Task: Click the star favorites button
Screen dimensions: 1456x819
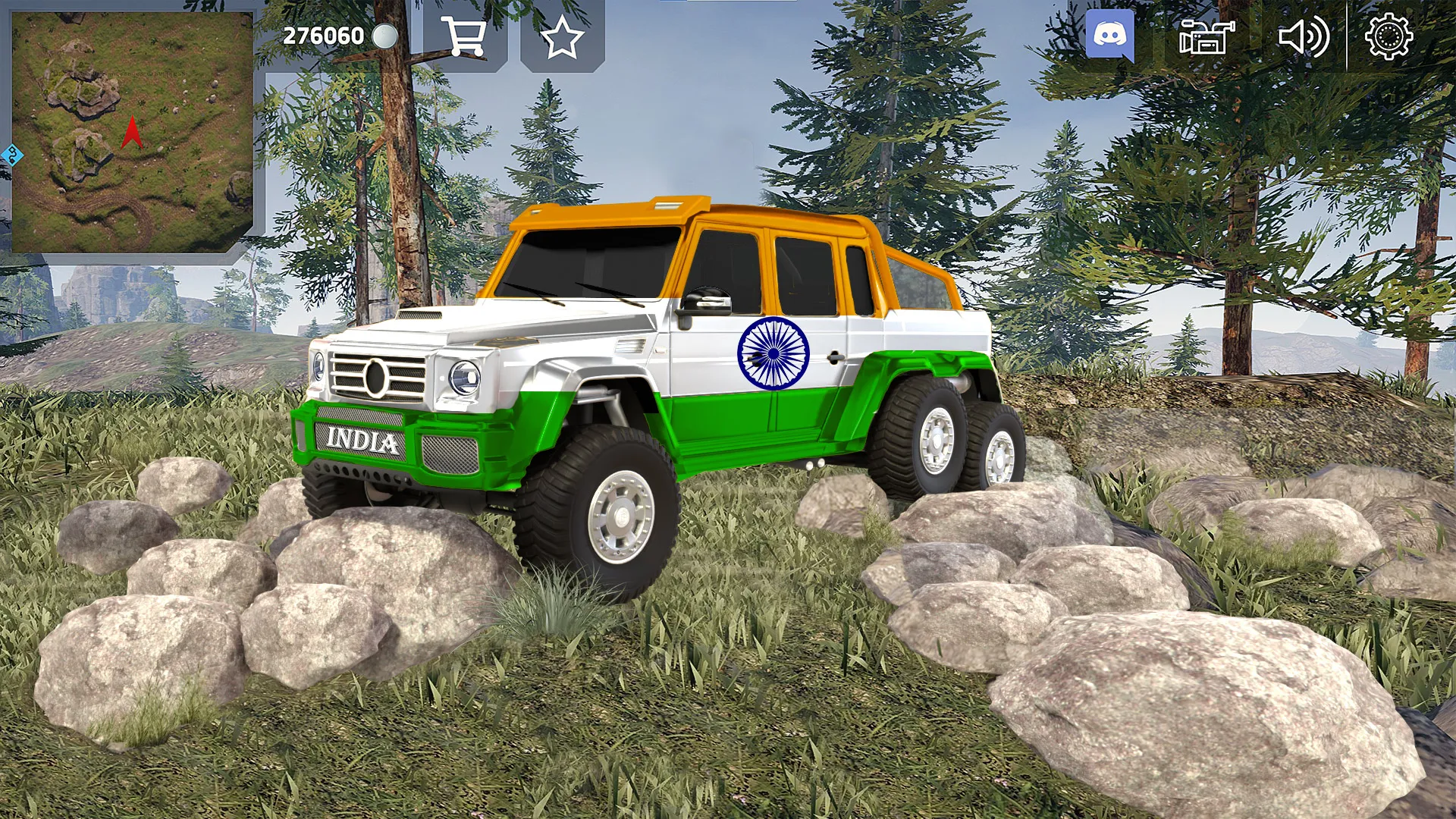Action: pos(562,37)
